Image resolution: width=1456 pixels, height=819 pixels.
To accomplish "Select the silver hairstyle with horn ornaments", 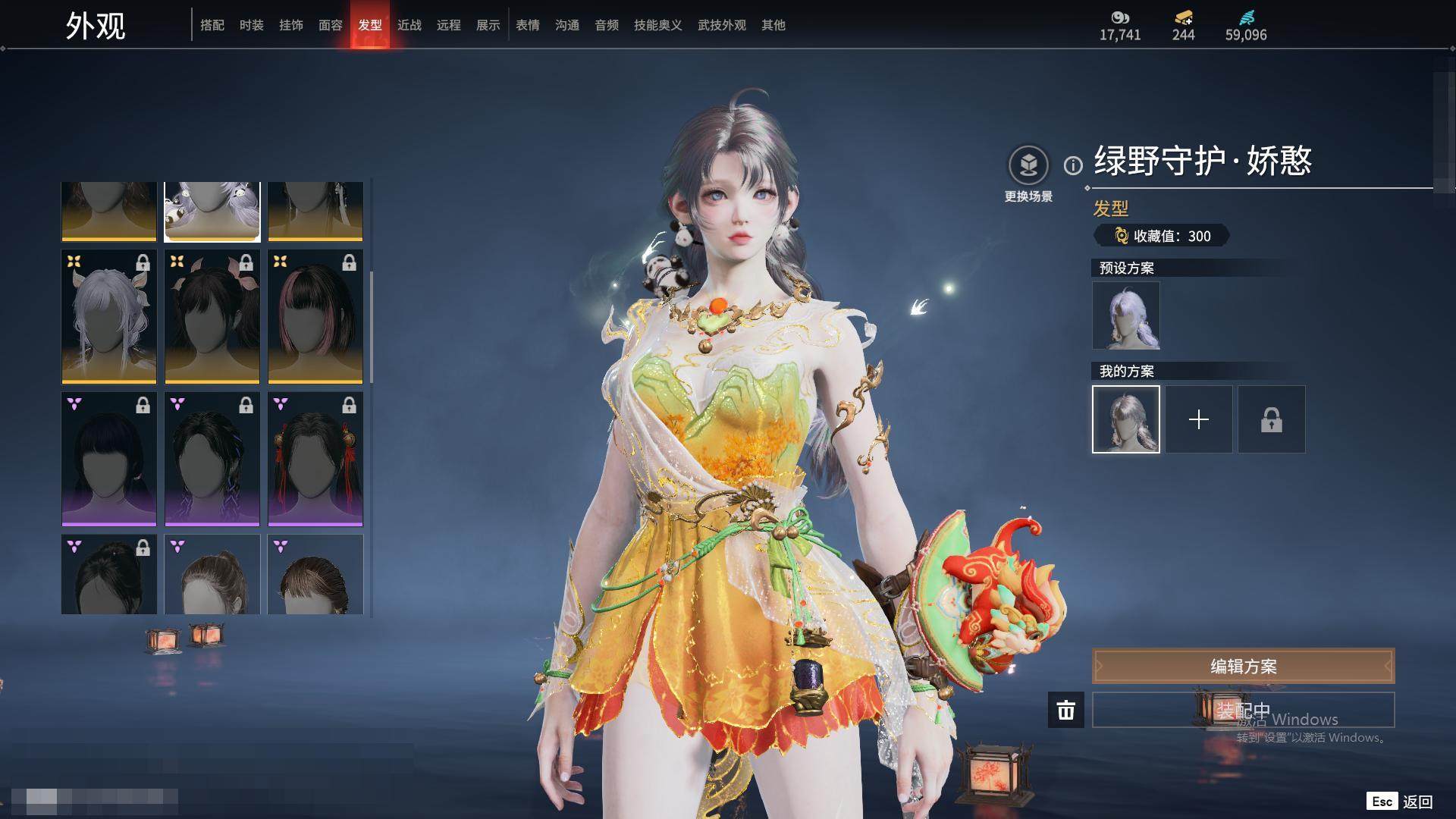I will (x=109, y=316).
